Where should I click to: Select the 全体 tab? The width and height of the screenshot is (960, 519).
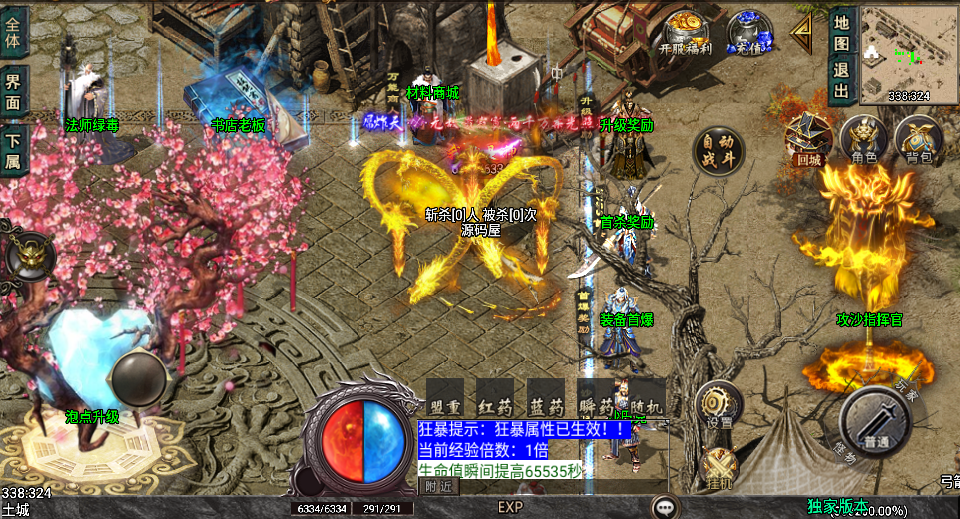tap(13, 30)
